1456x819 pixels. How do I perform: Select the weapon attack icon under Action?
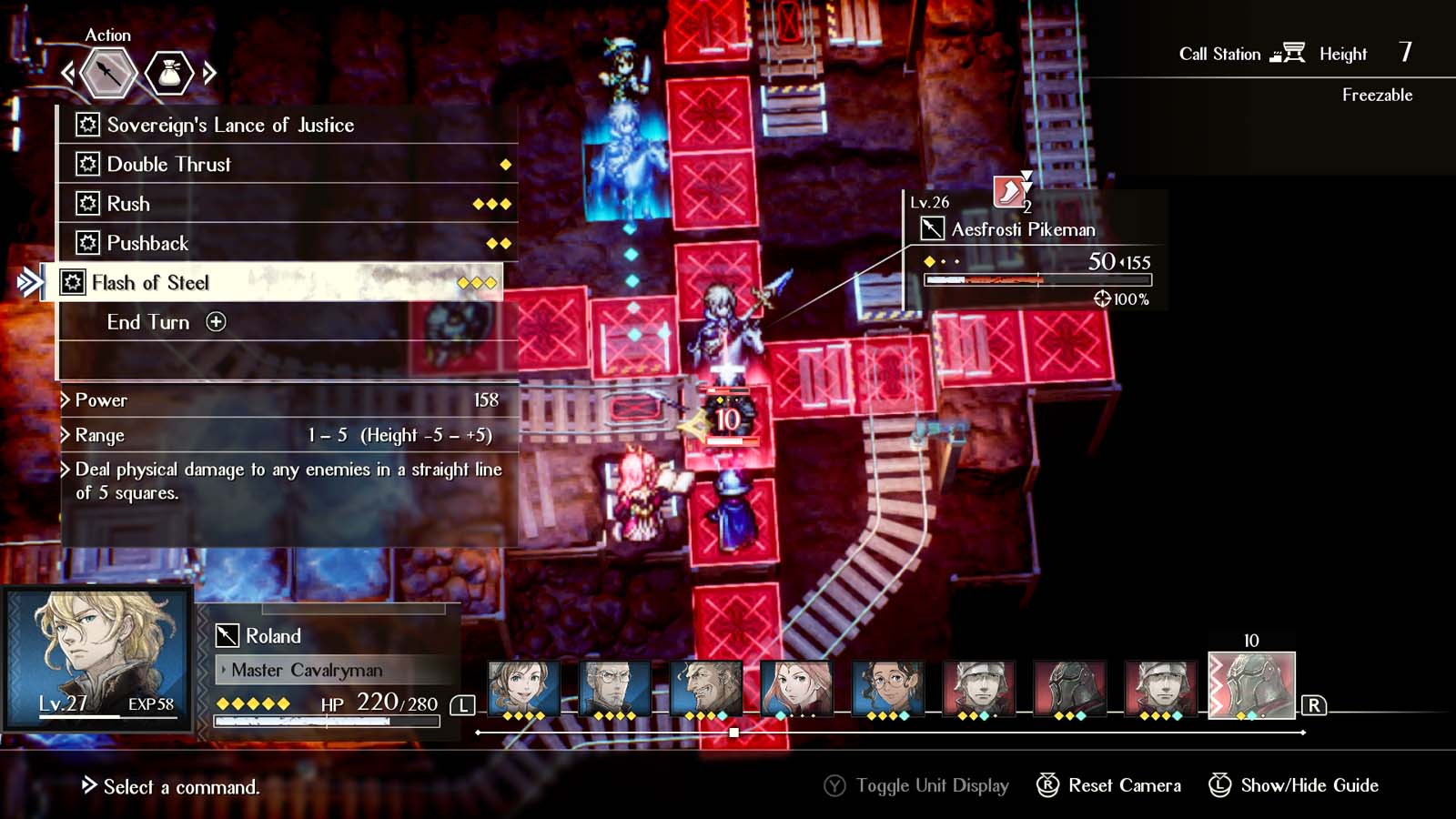click(x=106, y=75)
